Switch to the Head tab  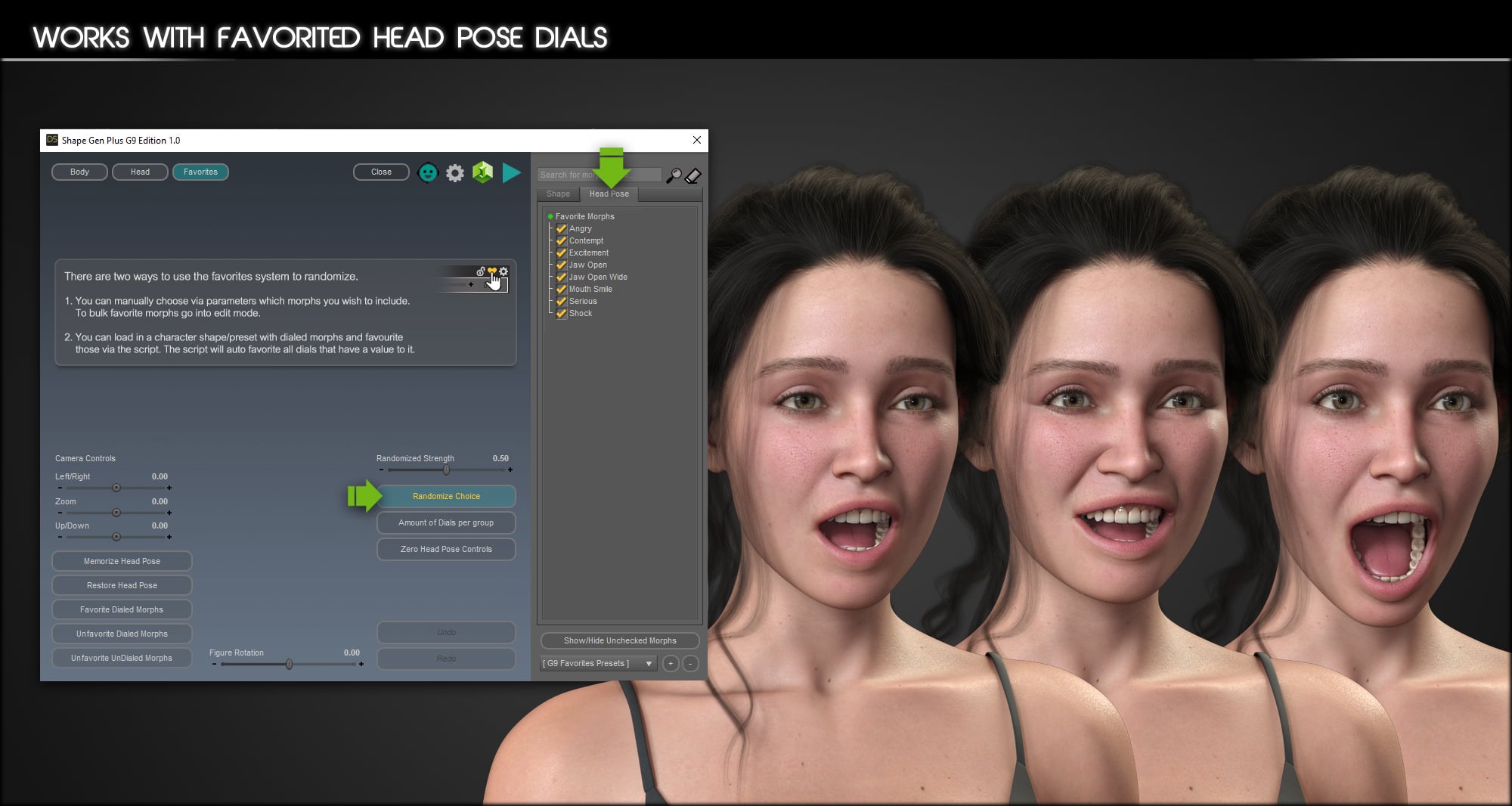point(140,172)
